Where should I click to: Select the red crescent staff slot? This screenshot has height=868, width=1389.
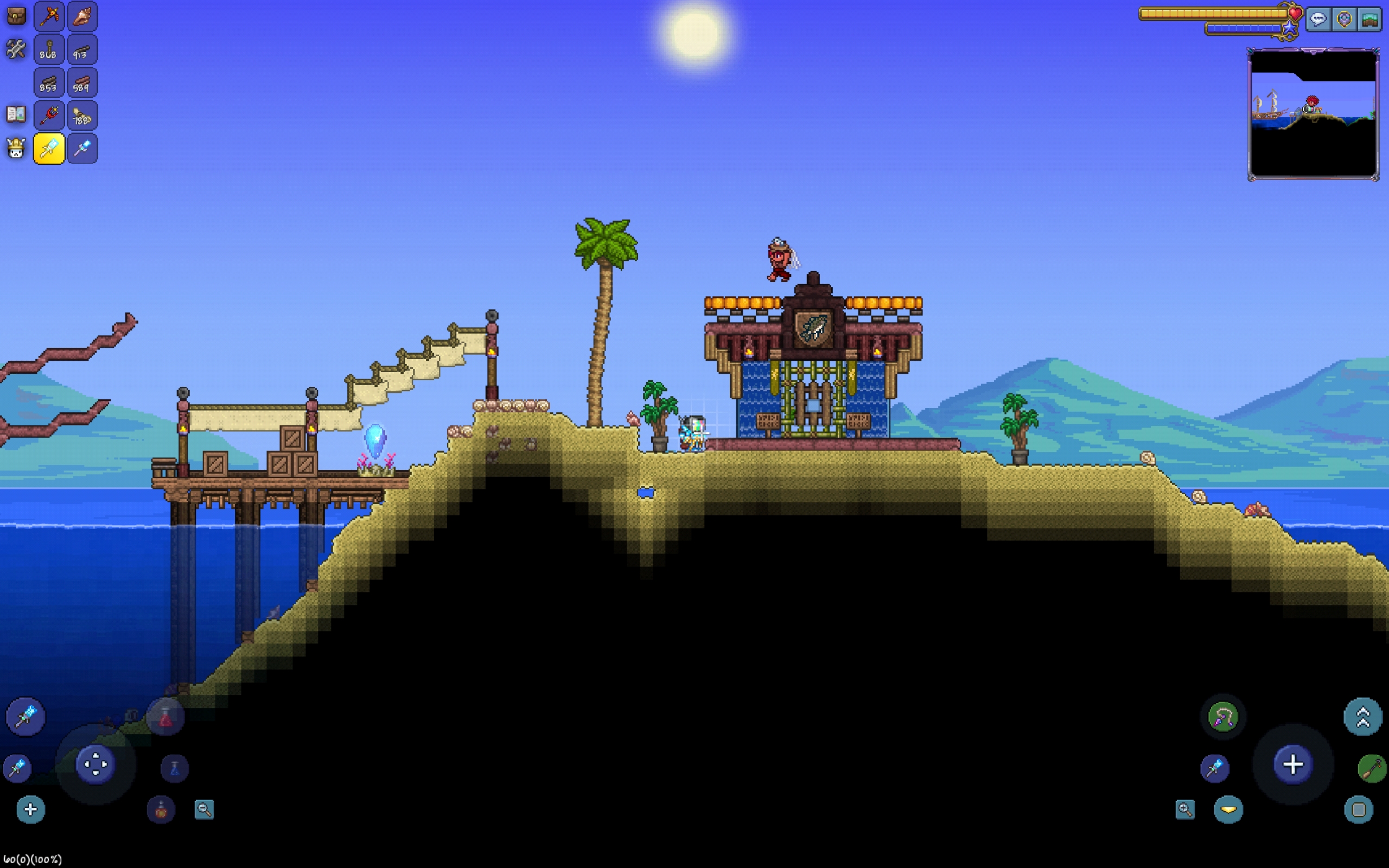click(x=49, y=116)
